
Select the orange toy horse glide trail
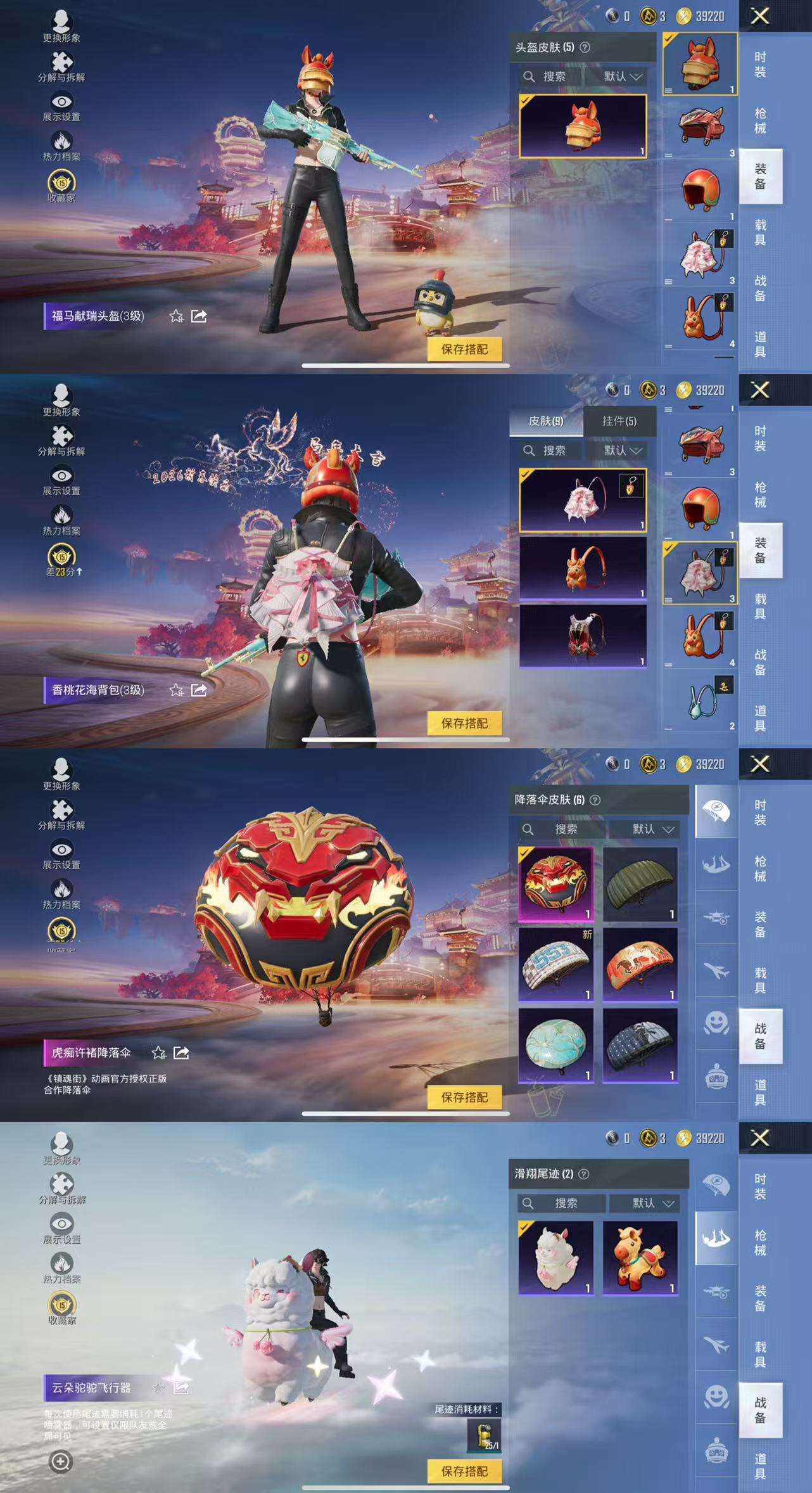[640, 1258]
